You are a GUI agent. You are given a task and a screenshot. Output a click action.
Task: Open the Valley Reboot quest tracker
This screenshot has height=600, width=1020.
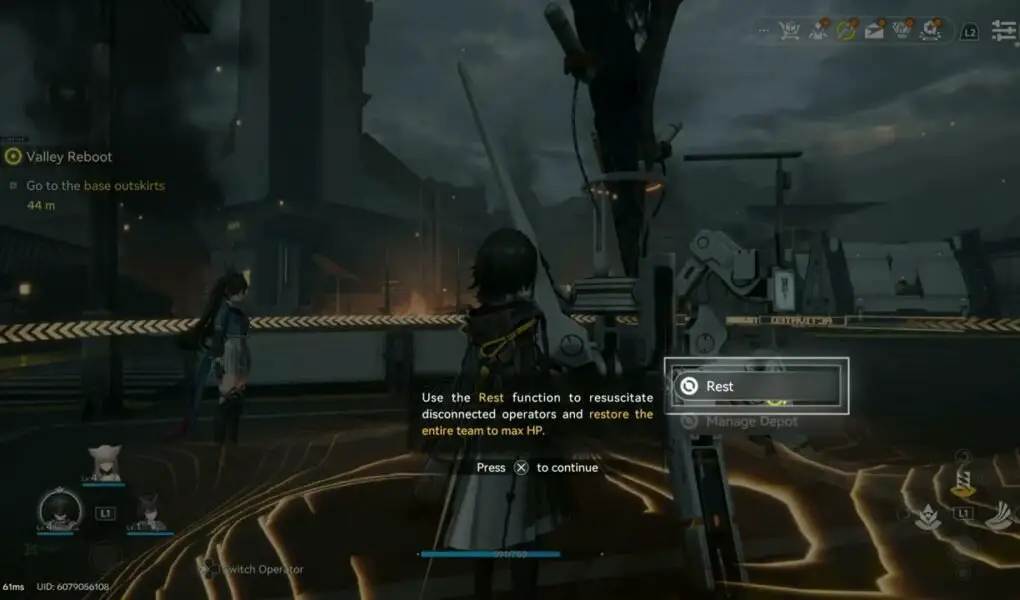68,156
